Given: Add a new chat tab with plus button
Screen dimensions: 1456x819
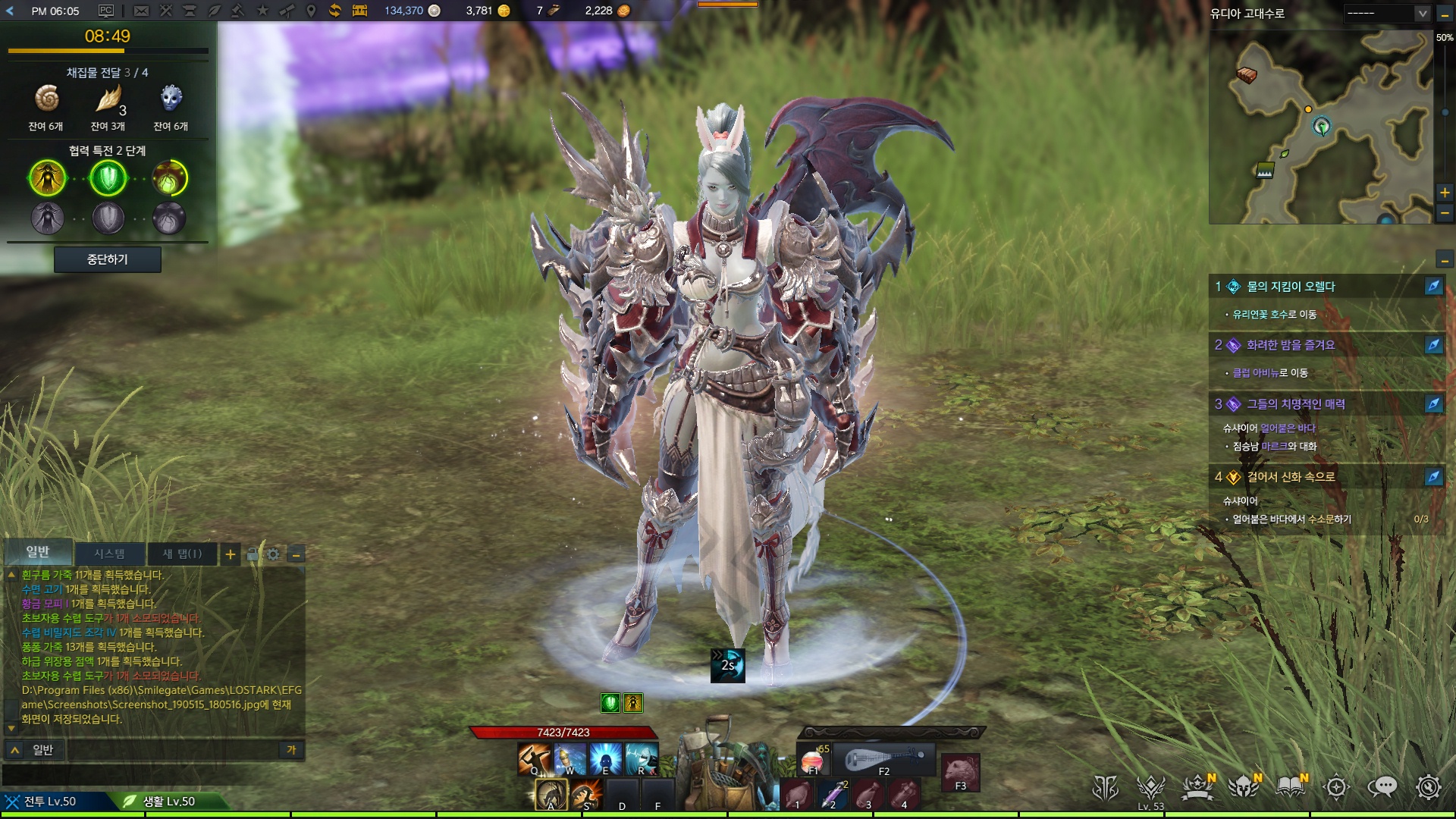Looking at the screenshot, I should pos(231,554).
